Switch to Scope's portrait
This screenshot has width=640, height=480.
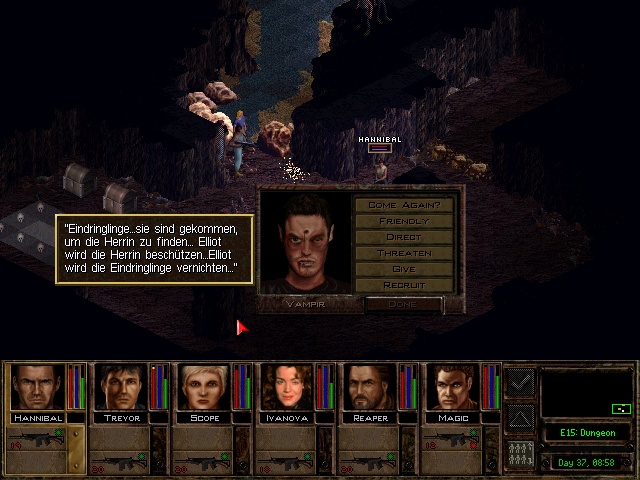(203, 387)
